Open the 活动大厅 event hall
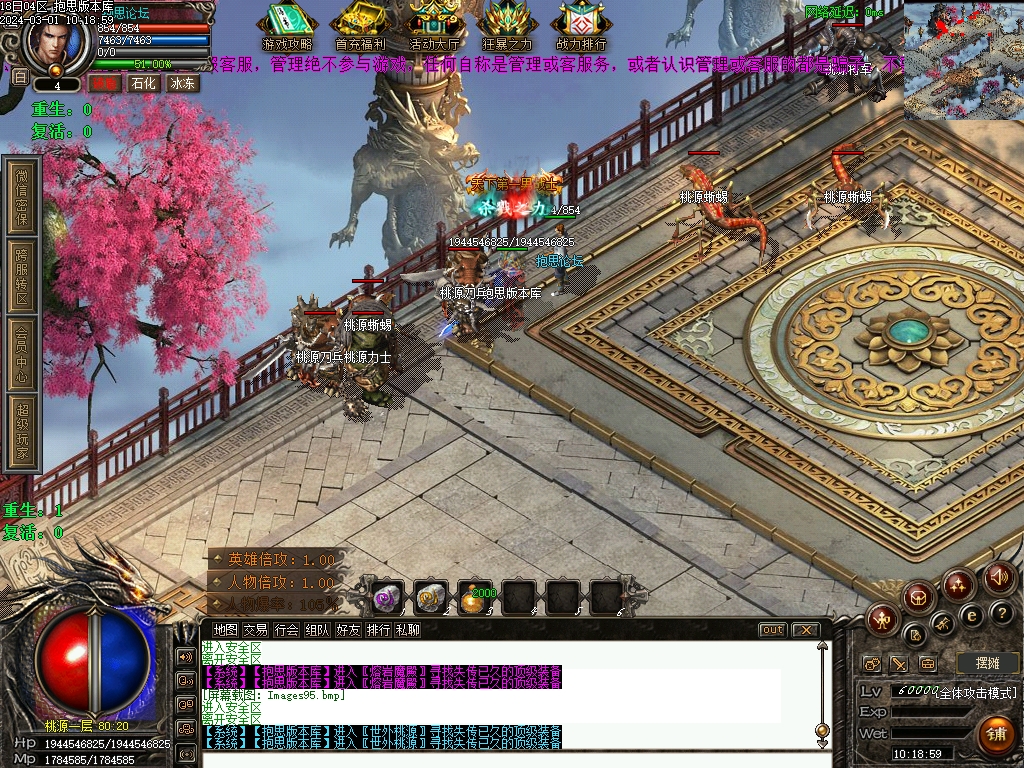This screenshot has height=768, width=1024. 435,25
